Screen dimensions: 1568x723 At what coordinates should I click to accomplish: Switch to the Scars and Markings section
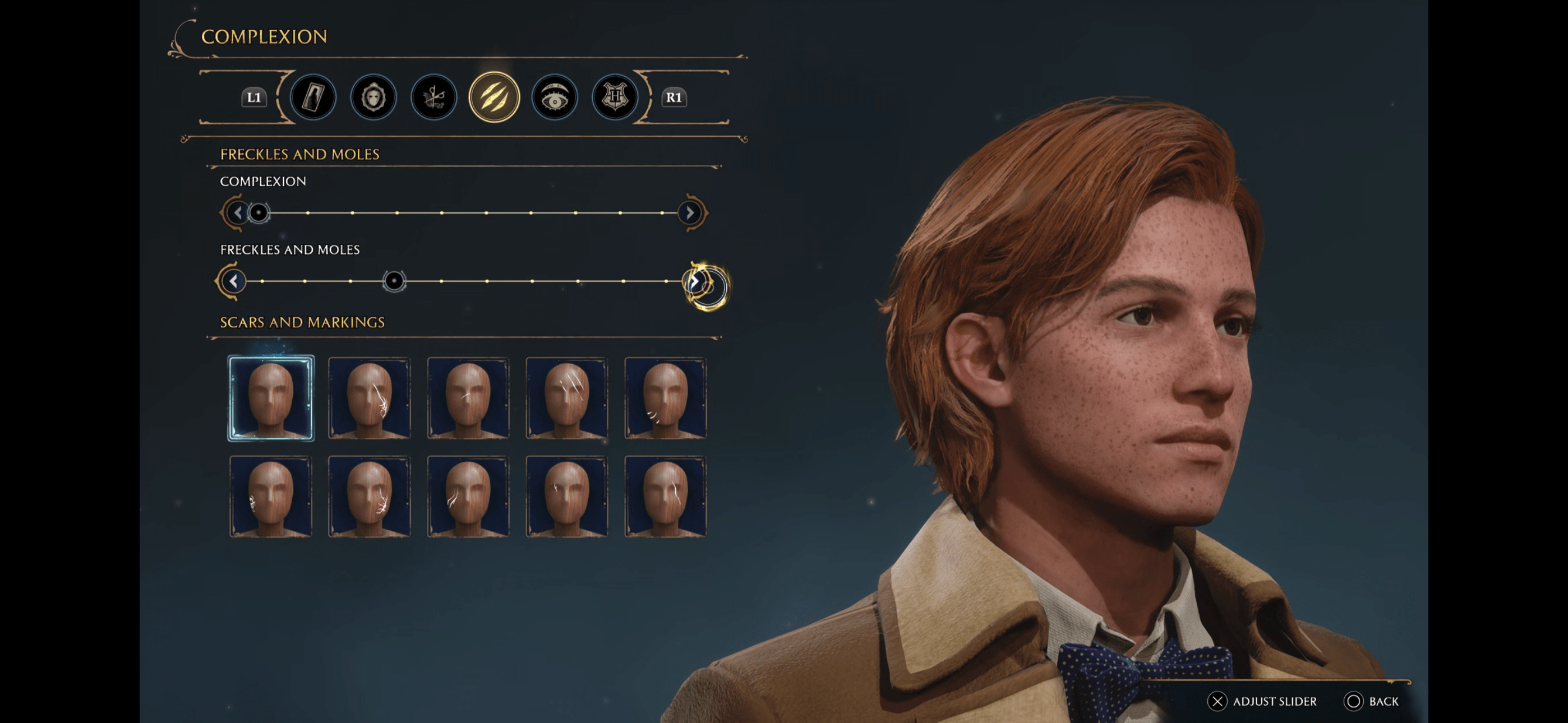(302, 322)
